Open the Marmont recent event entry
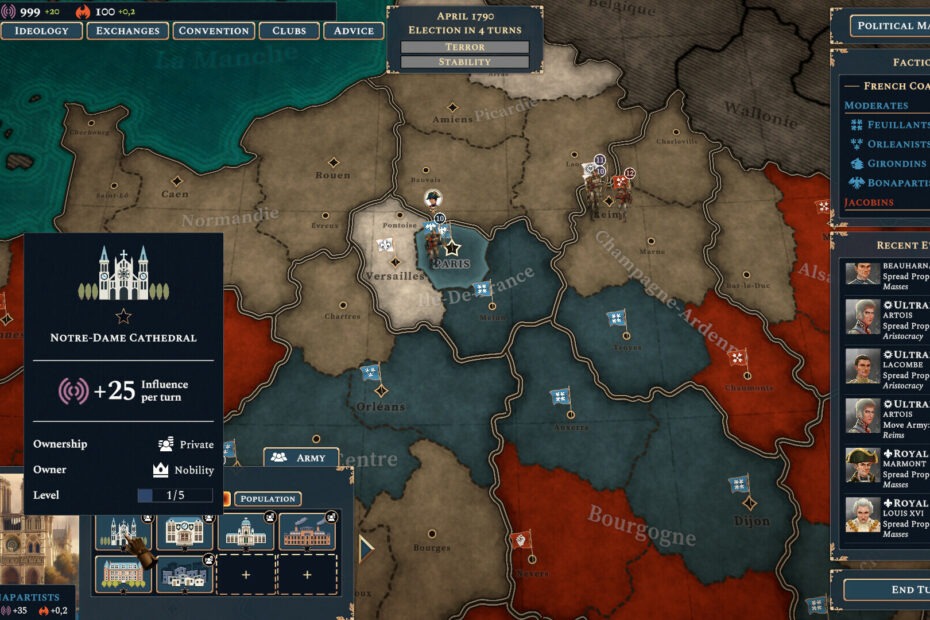Viewport: 930px width, 620px height. coord(888,466)
